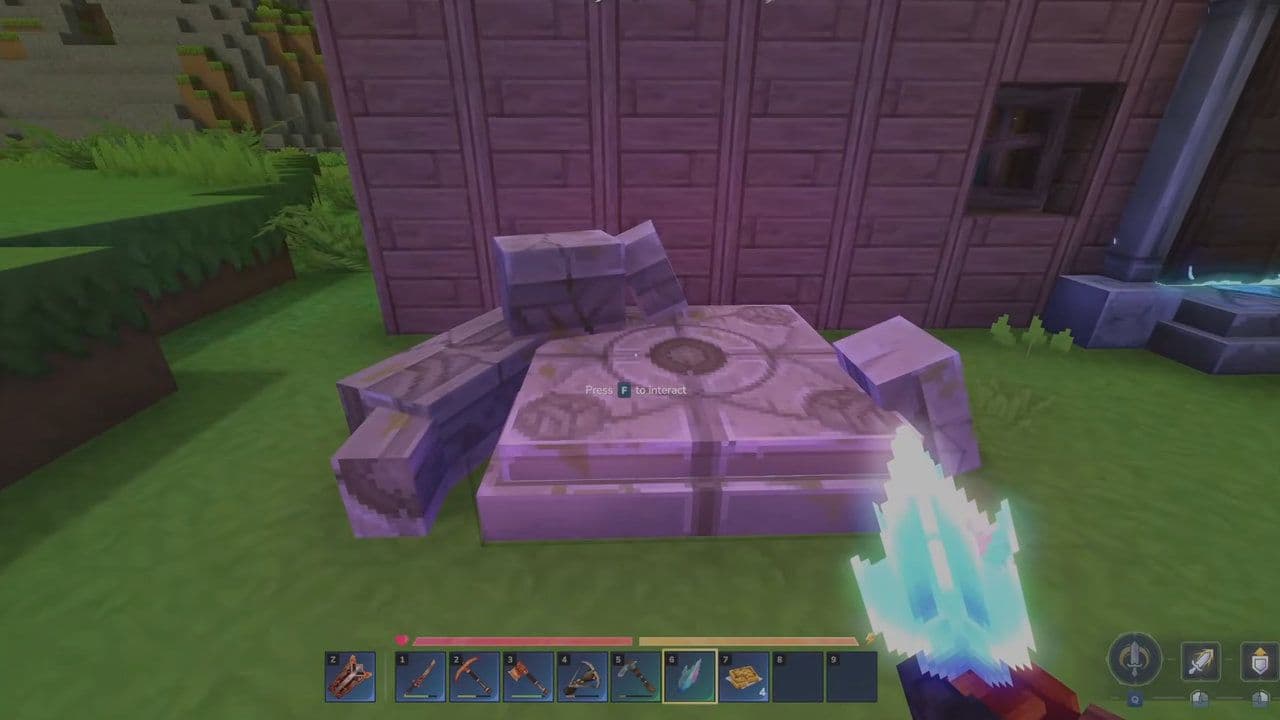1280x720 pixels.
Task: Click the Press F to interact prompt
Action: (x=636, y=390)
